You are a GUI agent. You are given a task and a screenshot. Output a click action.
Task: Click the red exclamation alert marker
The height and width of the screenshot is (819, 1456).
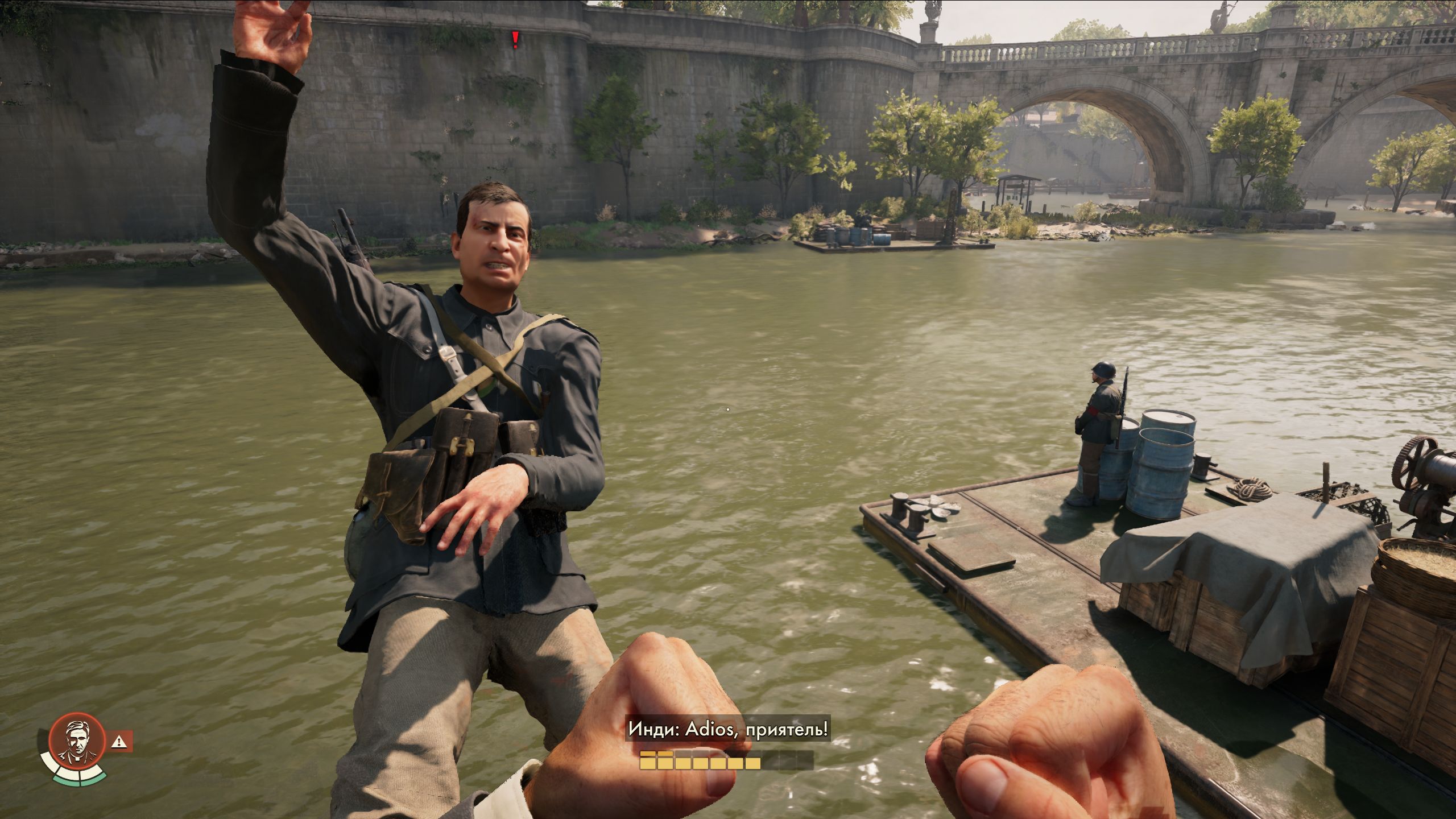pyautogui.click(x=515, y=39)
